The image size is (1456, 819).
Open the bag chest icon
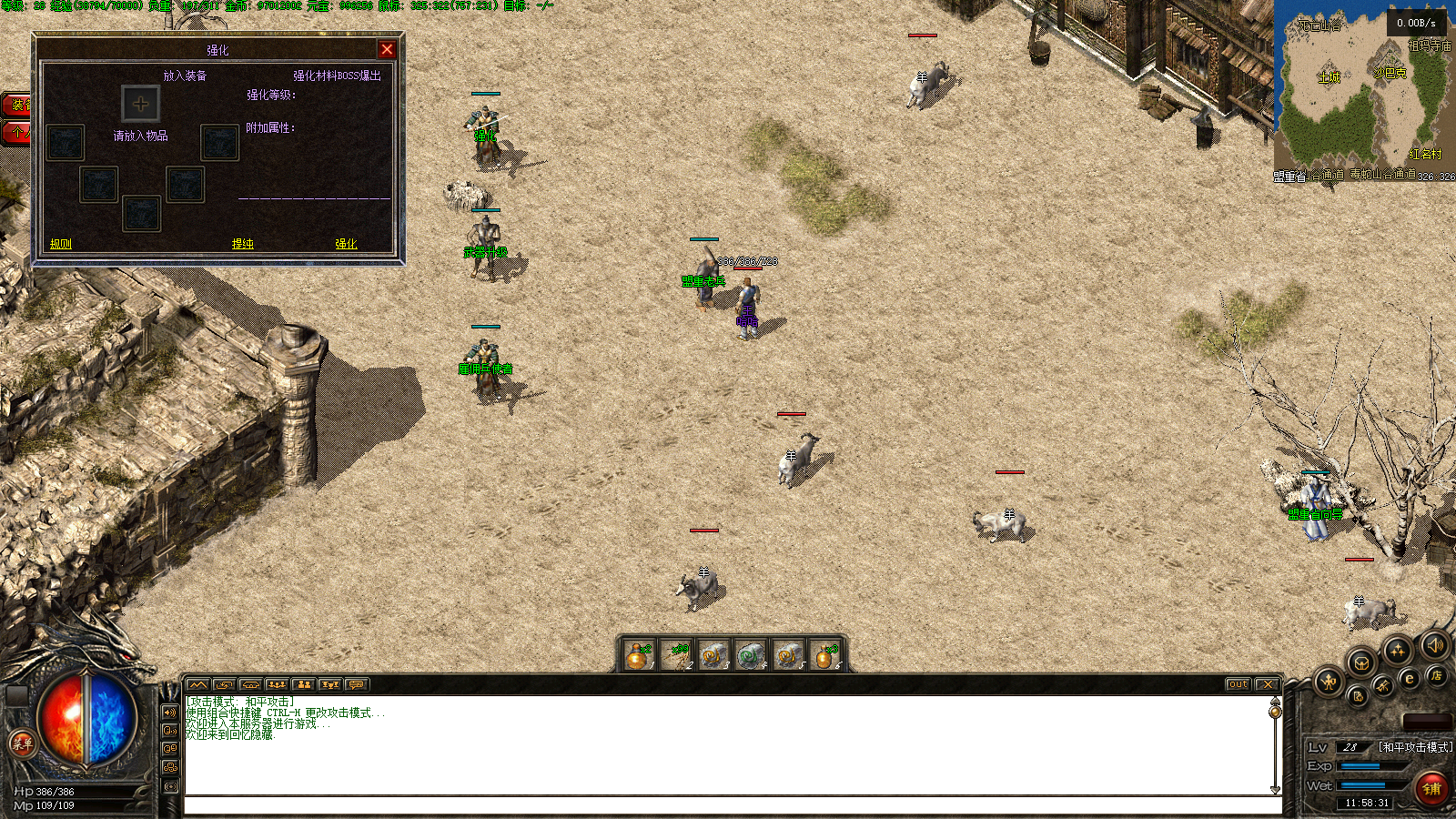[1360, 662]
